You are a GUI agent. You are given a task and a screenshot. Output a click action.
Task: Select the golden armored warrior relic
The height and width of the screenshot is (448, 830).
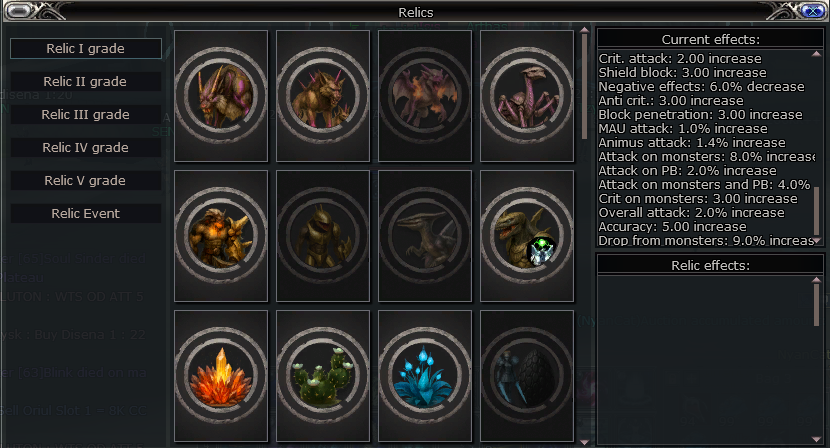coord(221,236)
